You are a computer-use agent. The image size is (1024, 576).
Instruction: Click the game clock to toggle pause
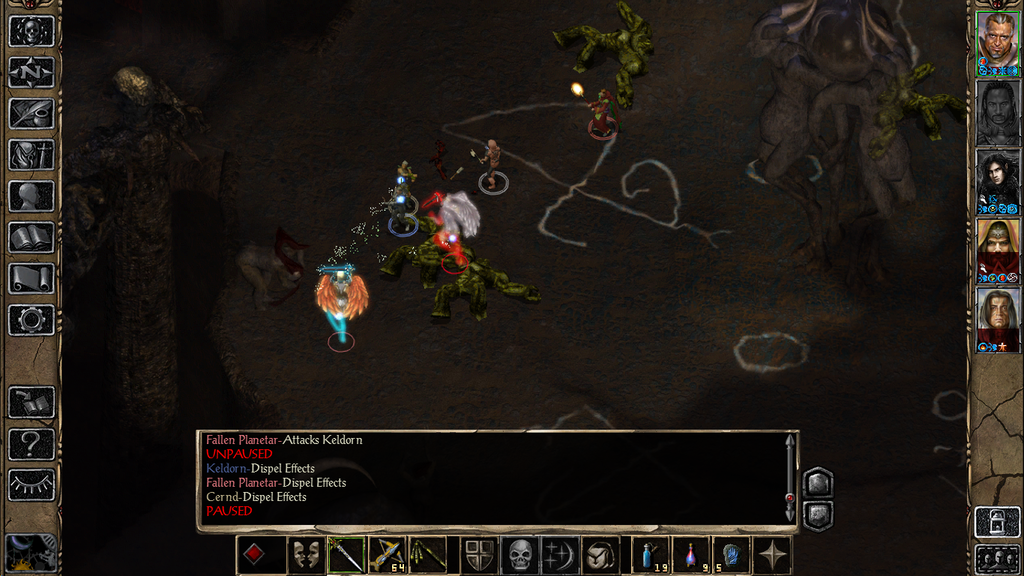coord(28,553)
